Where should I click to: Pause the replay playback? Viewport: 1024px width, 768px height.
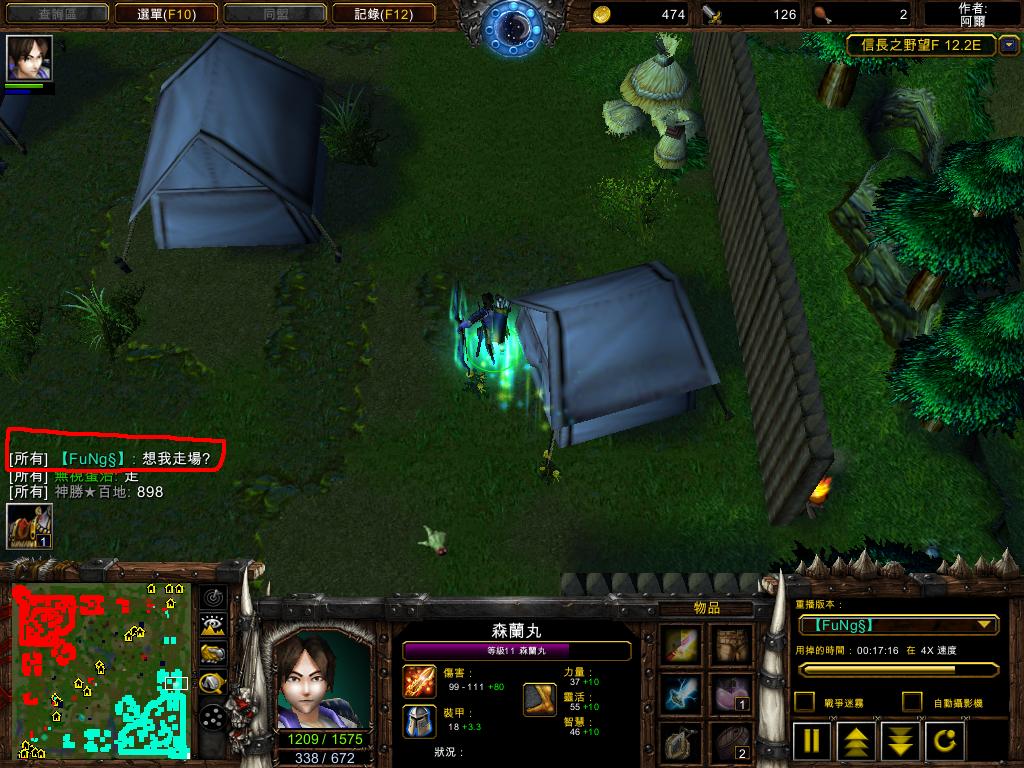813,741
